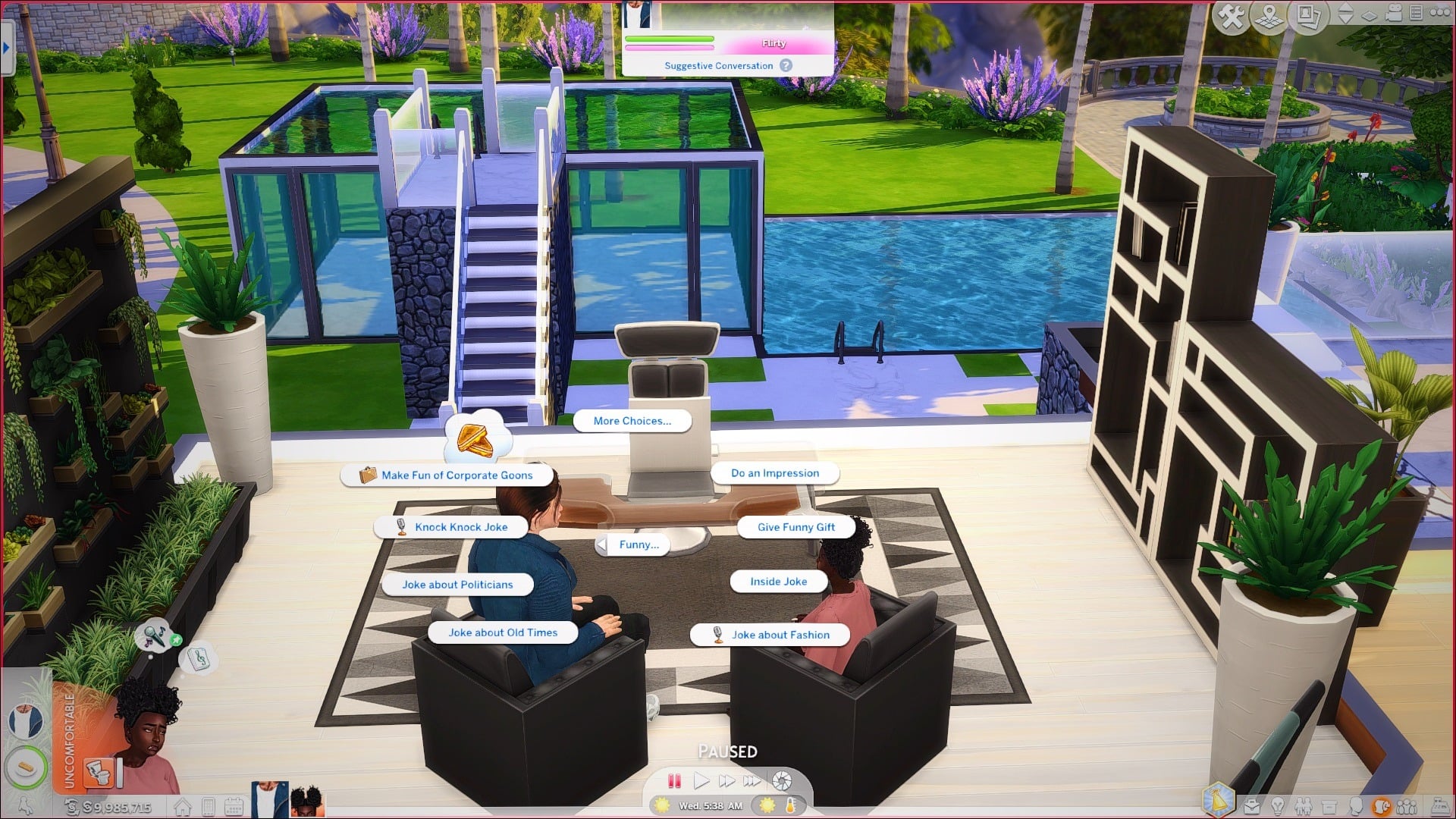
Task: Select Do an Impression interaction
Action: (x=774, y=472)
